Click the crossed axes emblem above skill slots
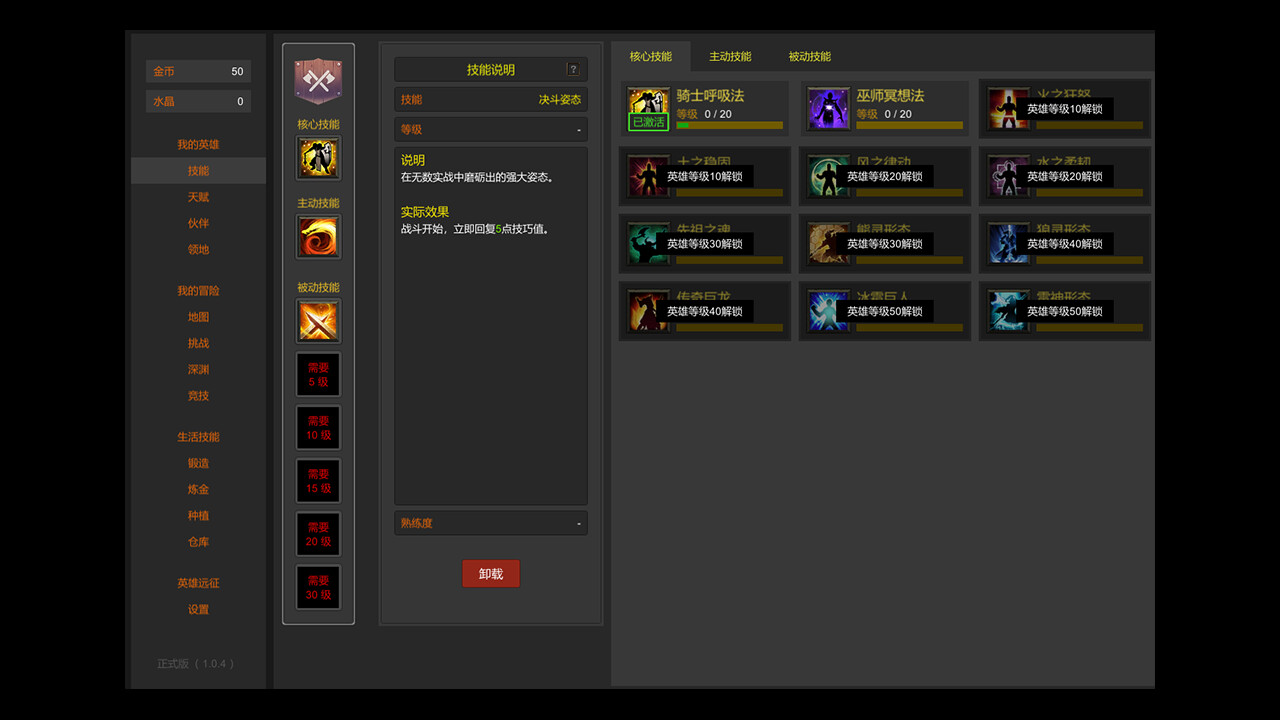The width and height of the screenshot is (1280, 720). pyautogui.click(x=318, y=80)
